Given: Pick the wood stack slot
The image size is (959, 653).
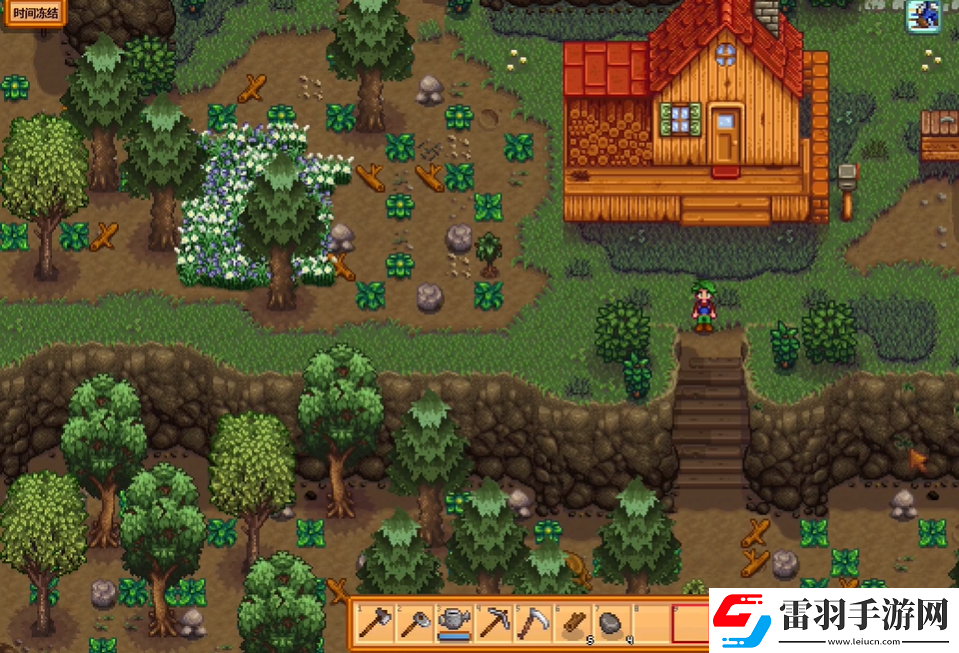Looking at the screenshot, I should pyautogui.click(x=571, y=624).
